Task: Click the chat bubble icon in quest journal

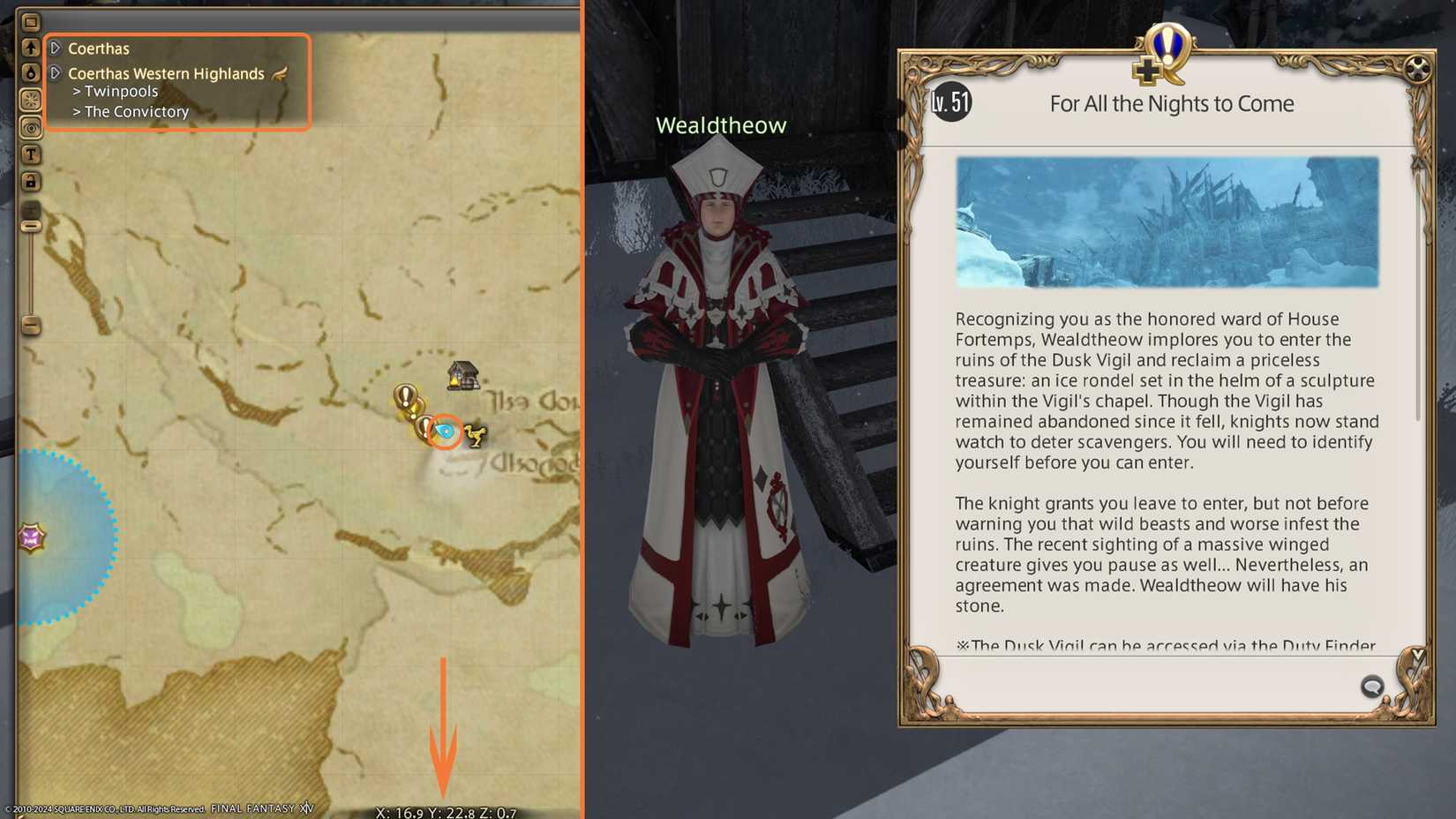Action: tap(1371, 686)
